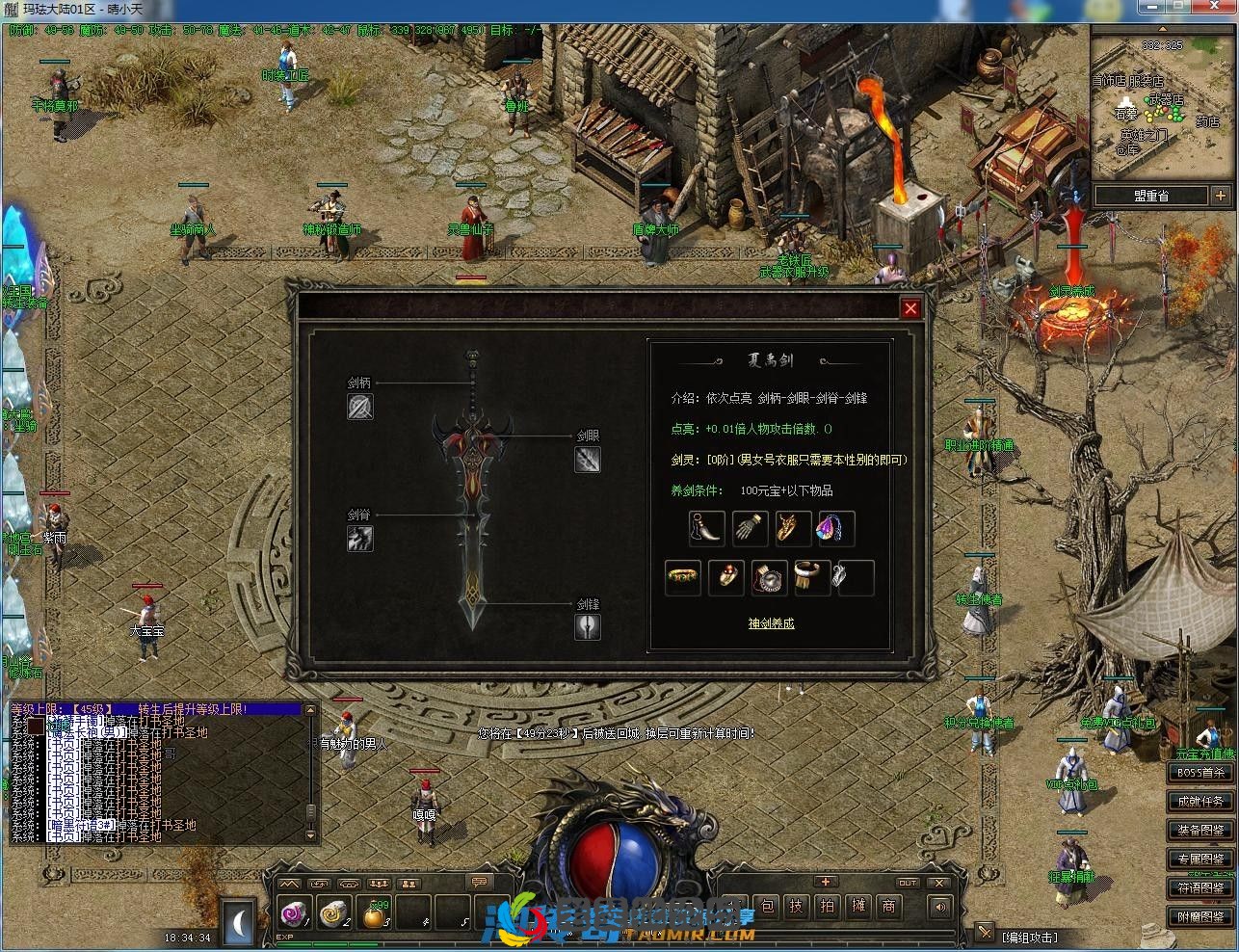Viewport: 1239px width, 952px height.
Task: Select the 剑柄 hilt slot icon
Action: [x=359, y=407]
